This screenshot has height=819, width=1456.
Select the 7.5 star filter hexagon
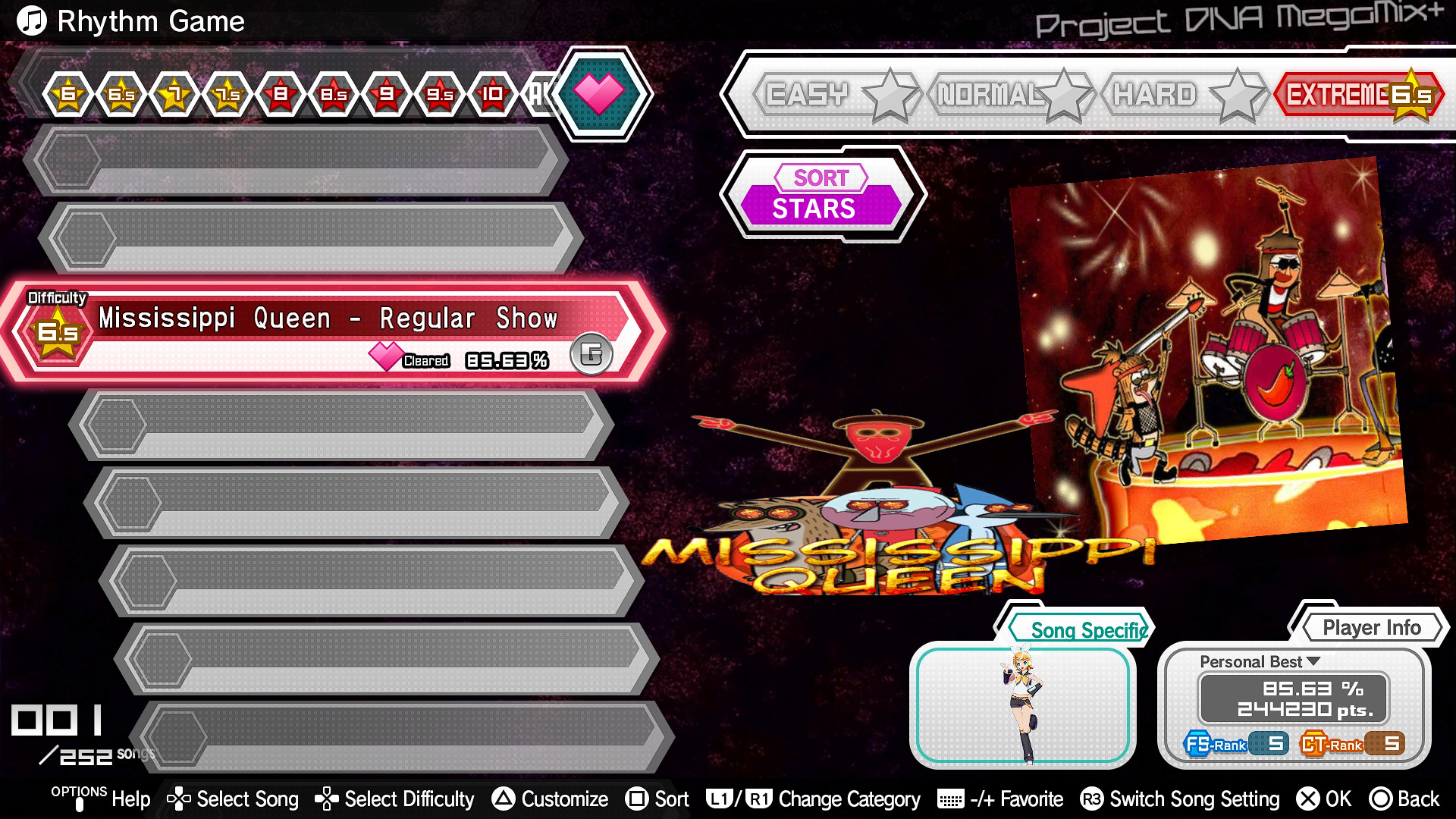point(226,94)
